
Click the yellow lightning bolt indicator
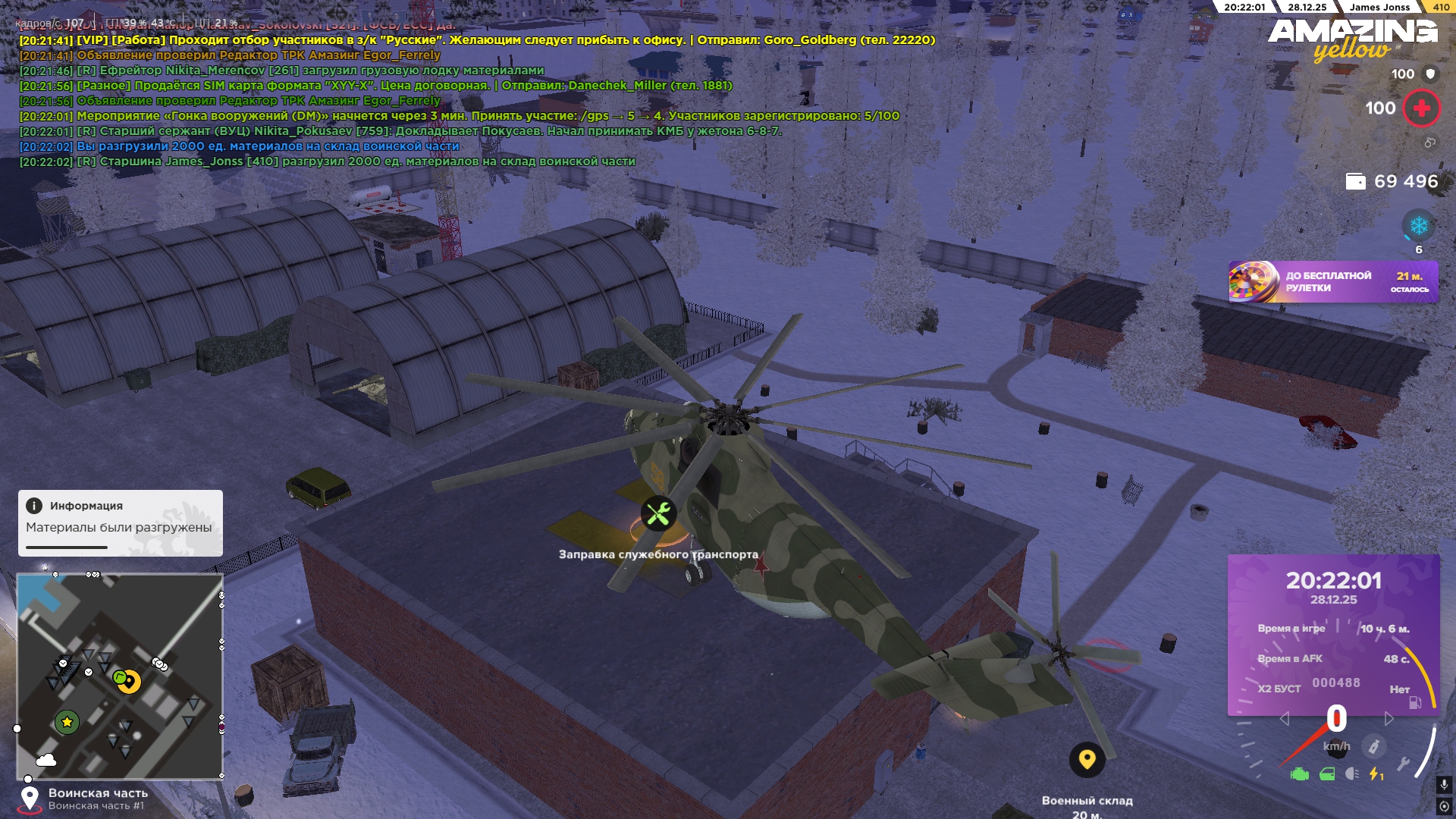(x=1375, y=774)
